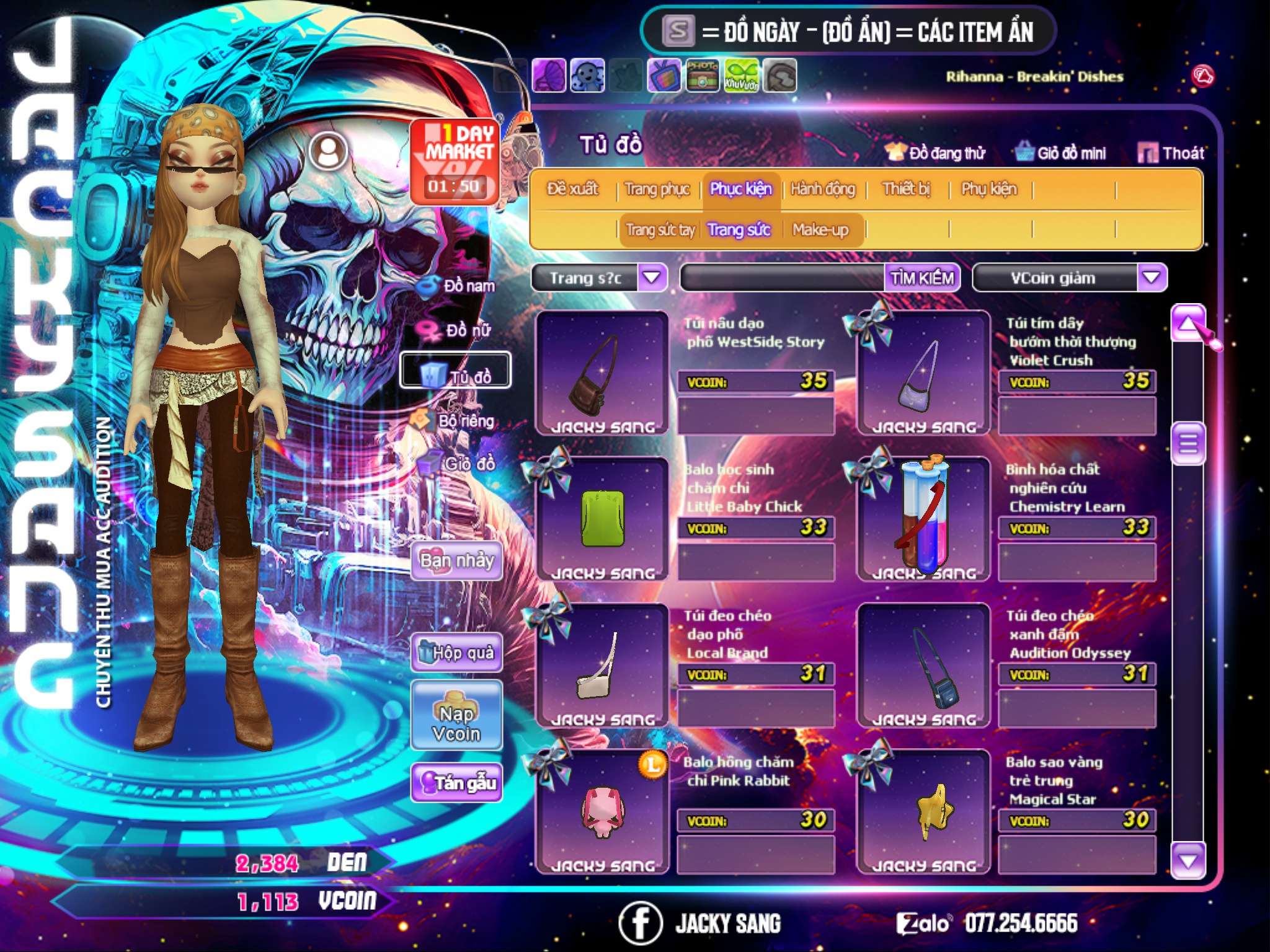1270x952 pixels.
Task: Click the Tán gẫu chat button
Action: 457,783
